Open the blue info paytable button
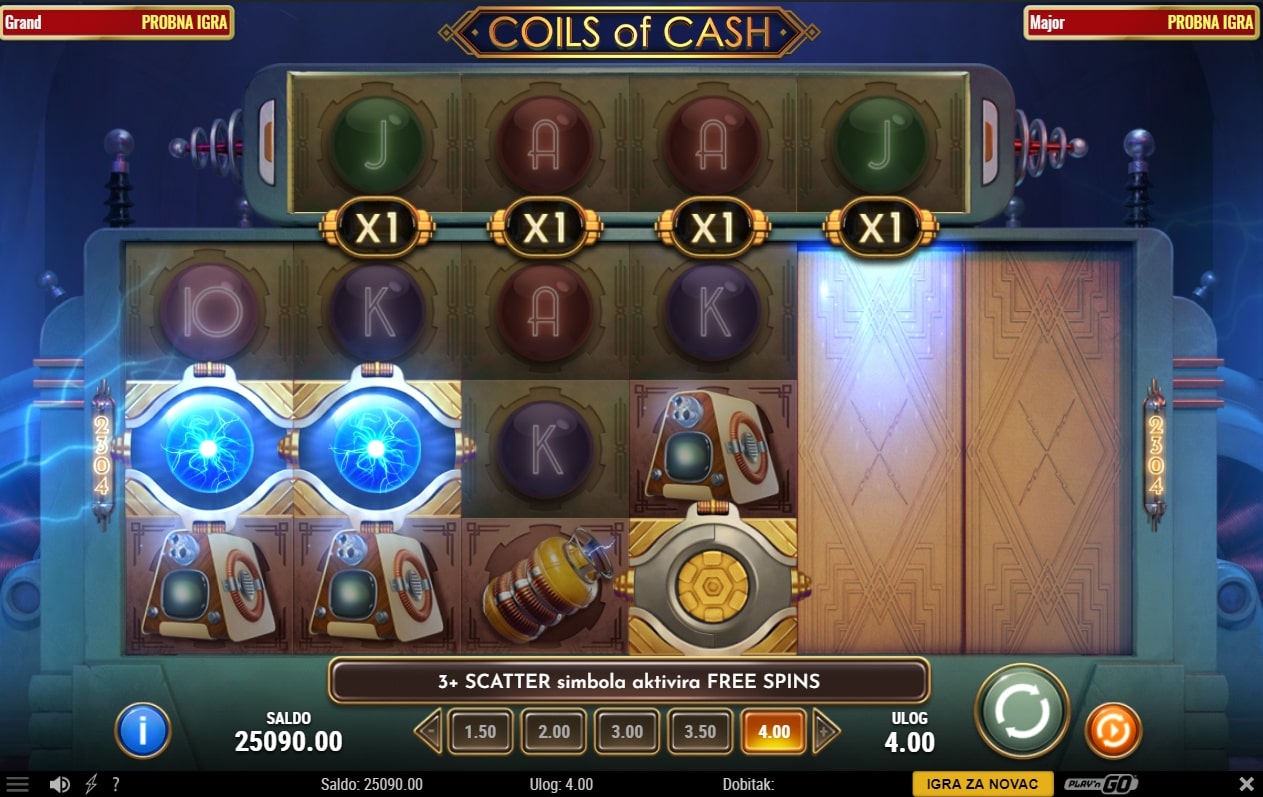1263x797 pixels. pos(143,730)
